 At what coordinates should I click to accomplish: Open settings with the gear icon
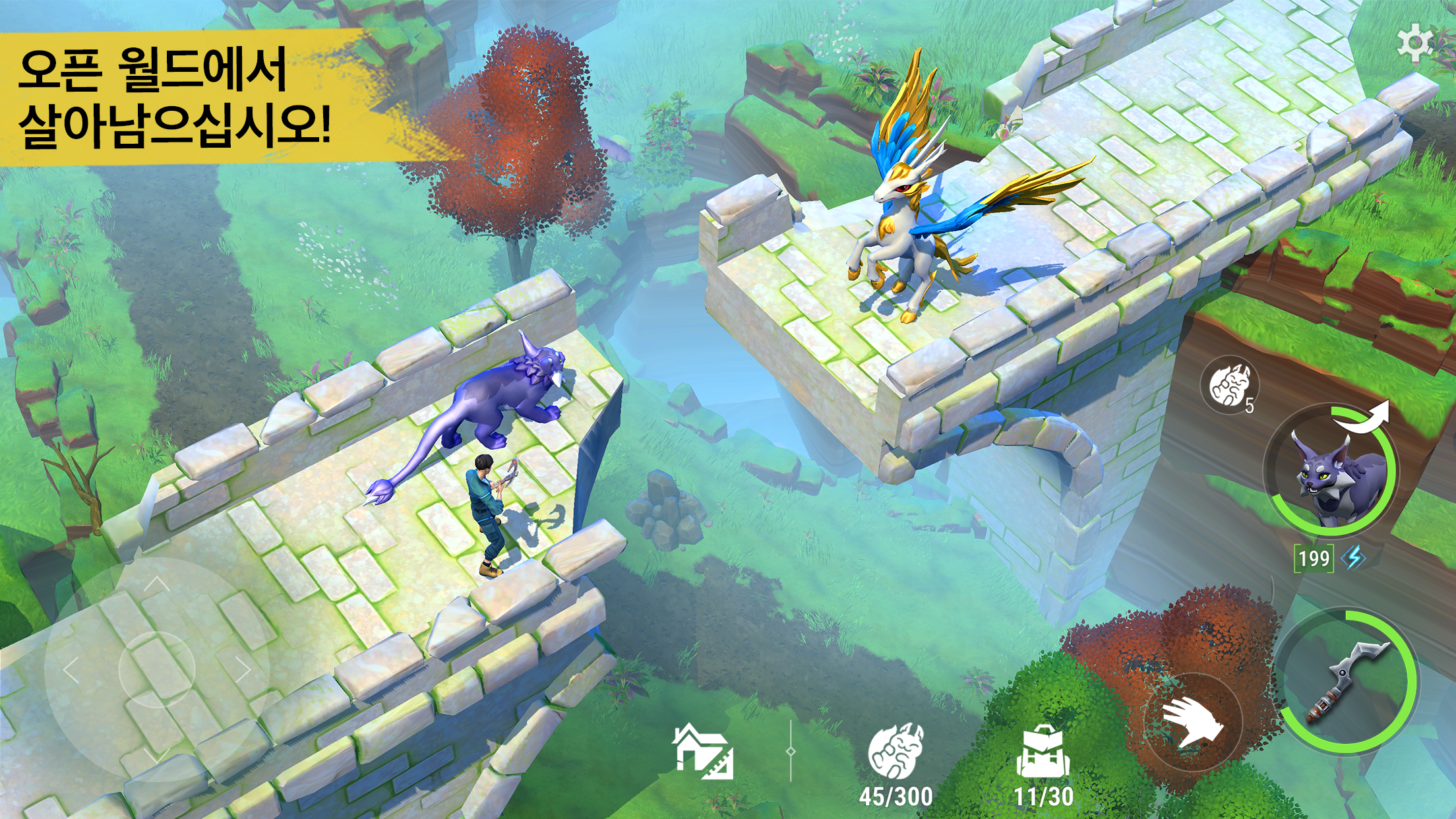pos(1415,43)
